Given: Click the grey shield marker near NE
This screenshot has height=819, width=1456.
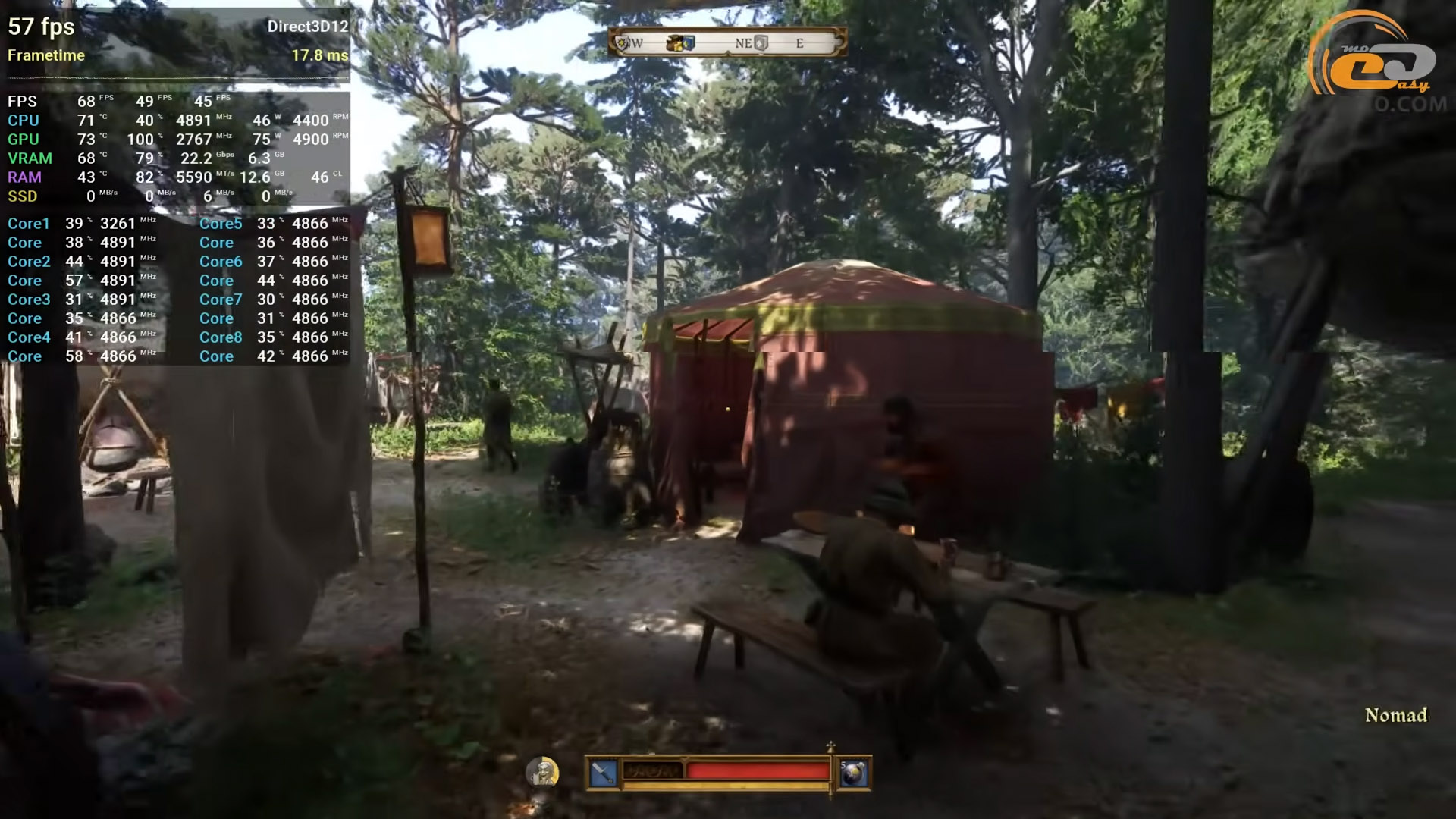Looking at the screenshot, I should coord(761,43).
